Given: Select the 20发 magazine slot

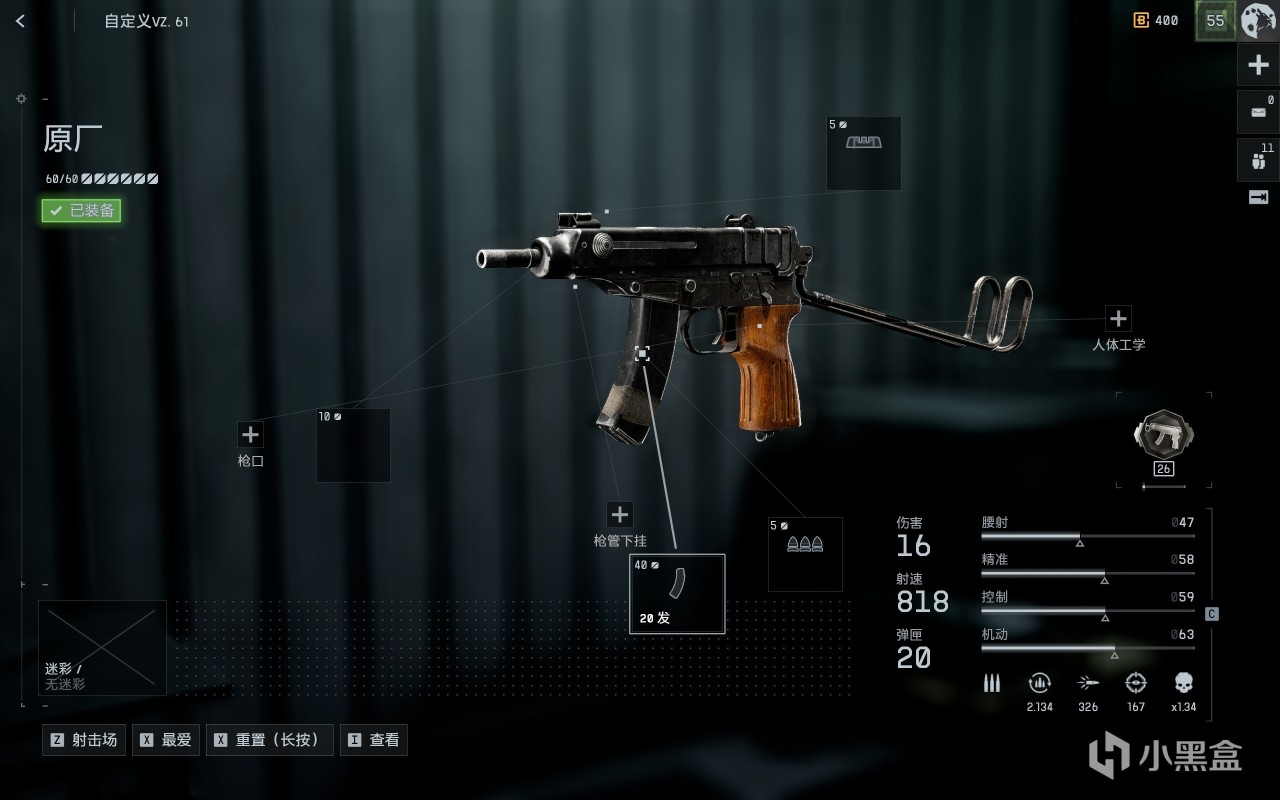Looking at the screenshot, I should coord(677,594).
